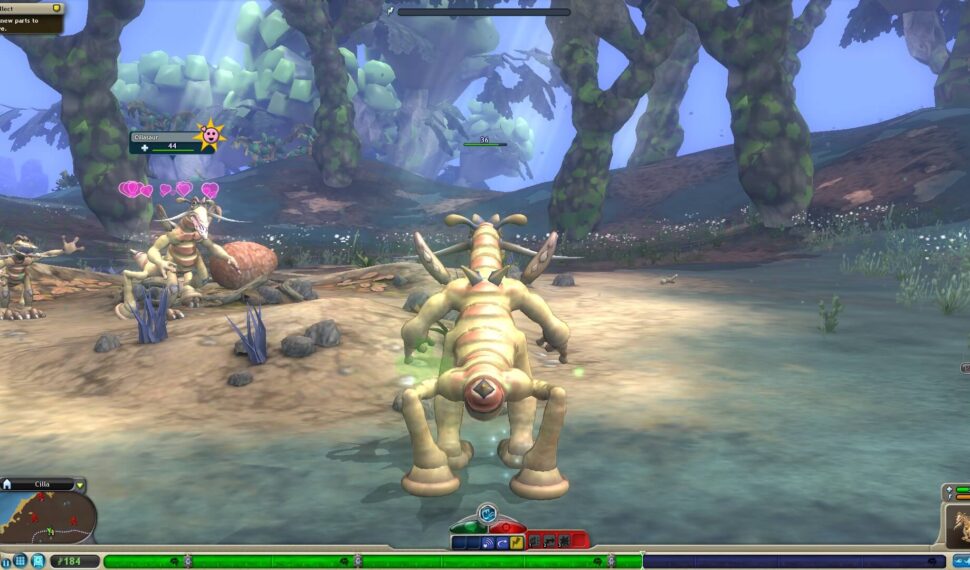Open the blue grid options button
Screen dimensions: 970x570
(x=21, y=561)
